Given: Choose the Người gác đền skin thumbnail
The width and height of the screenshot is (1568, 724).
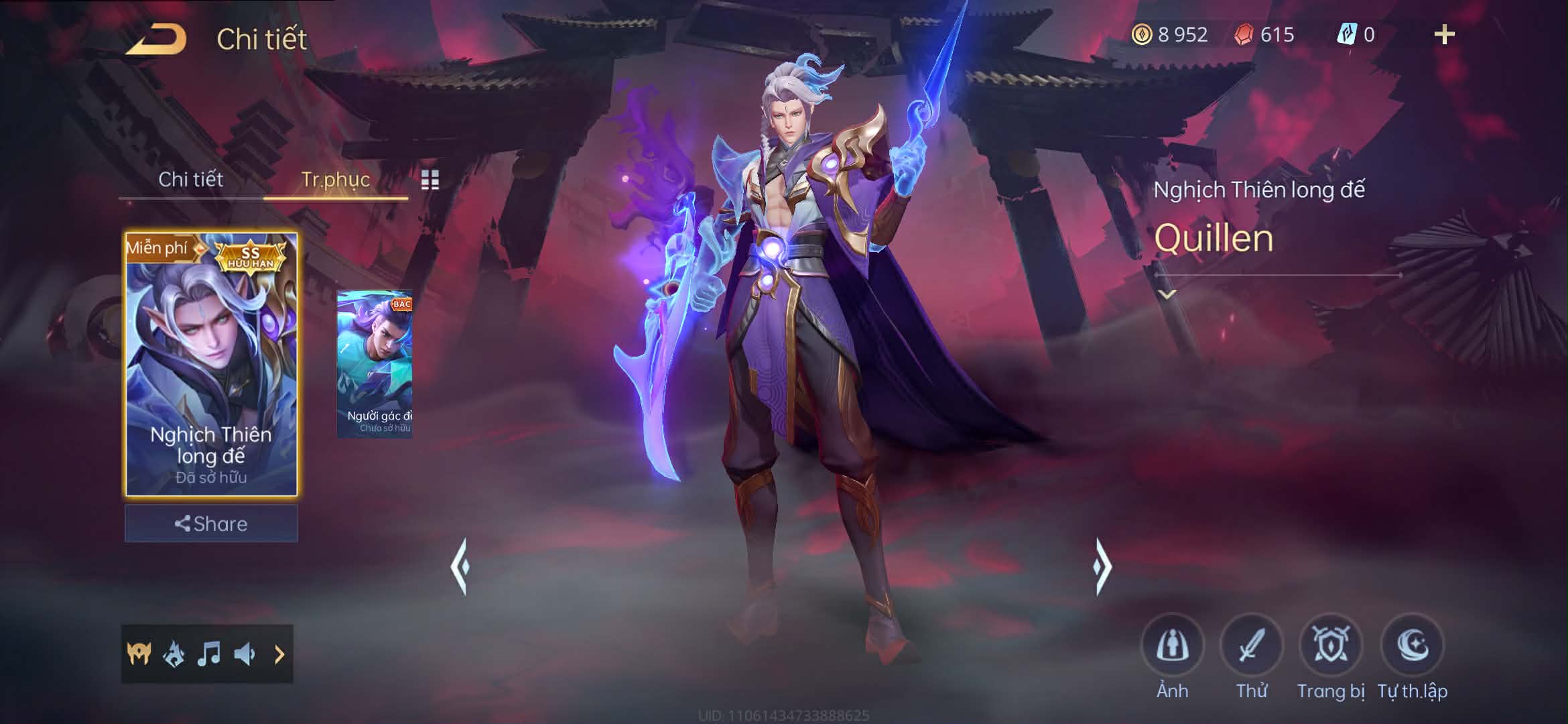Looking at the screenshot, I should point(375,364).
